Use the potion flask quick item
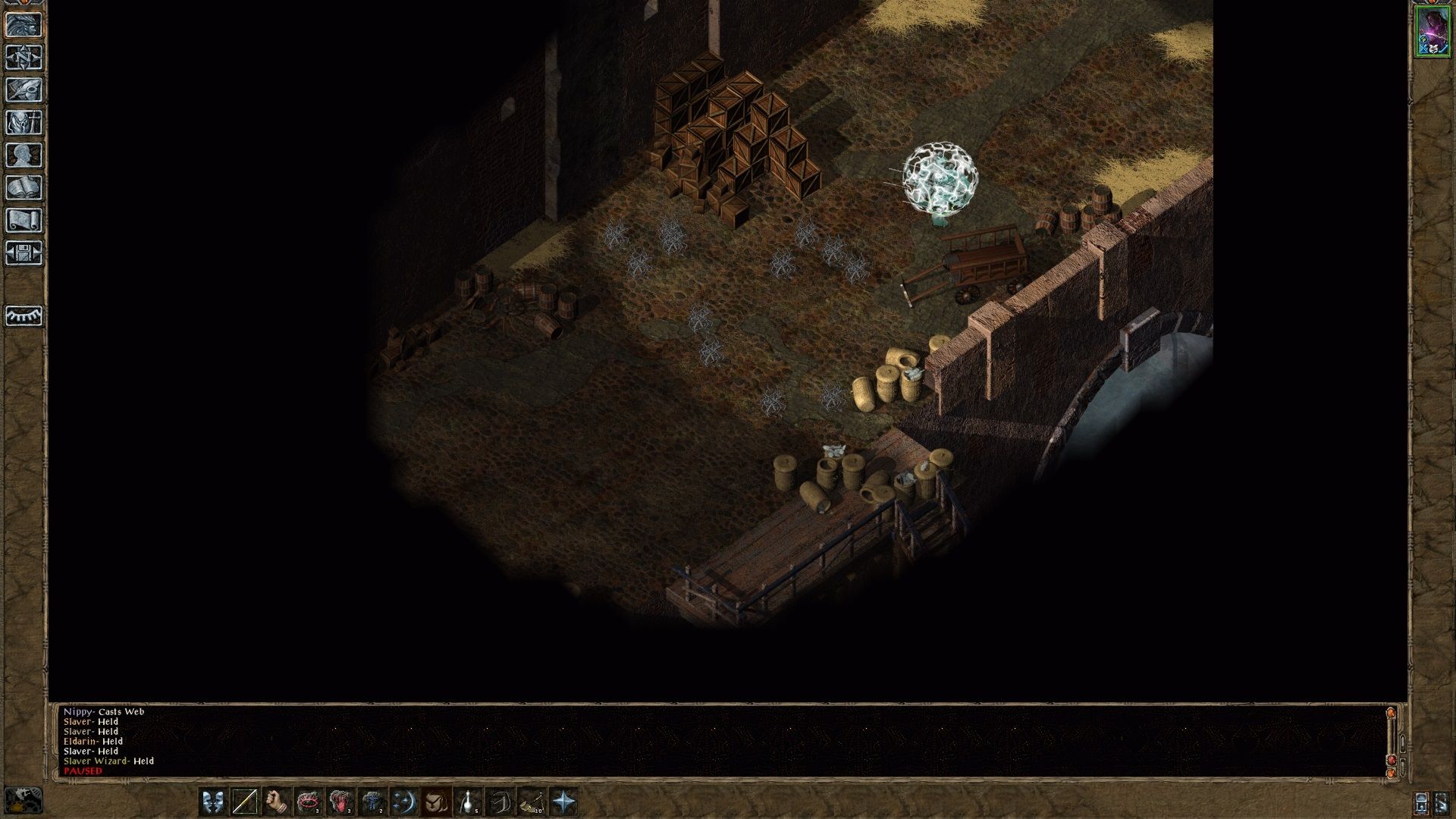Viewport: 1456px width, 819px height. click(x=469, y=802)
